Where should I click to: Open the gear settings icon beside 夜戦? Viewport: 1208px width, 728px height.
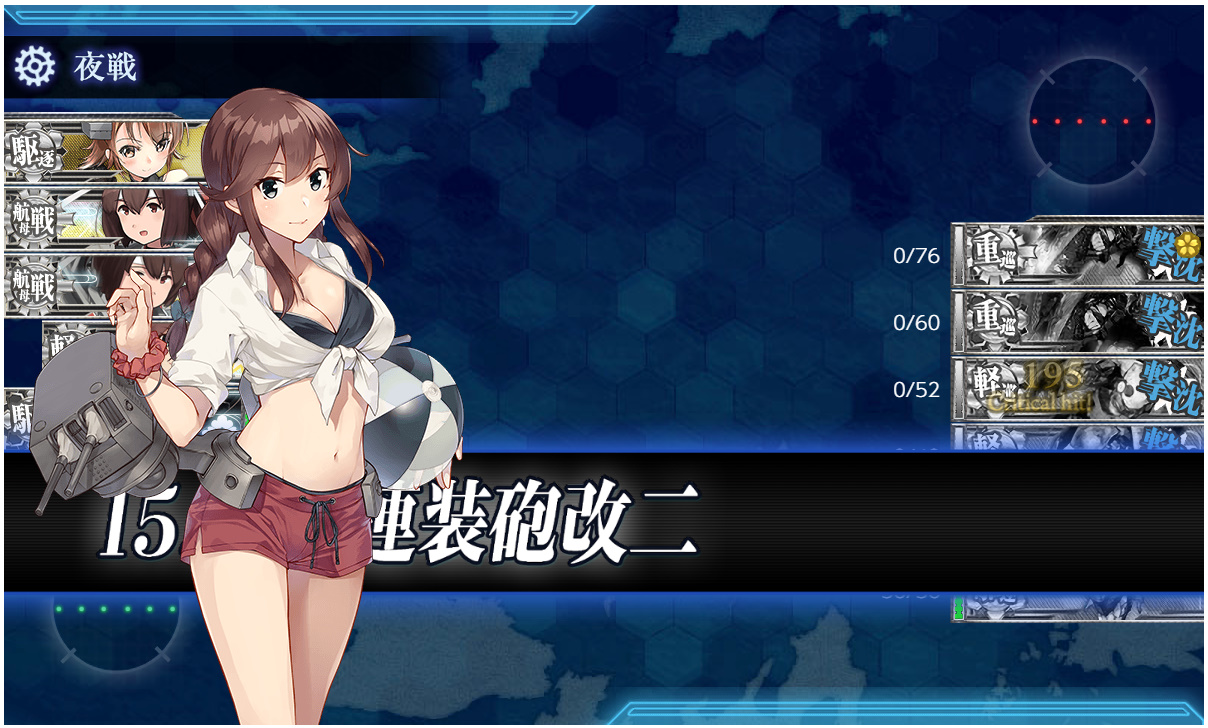pyautogui.click(x=35, y=67)
